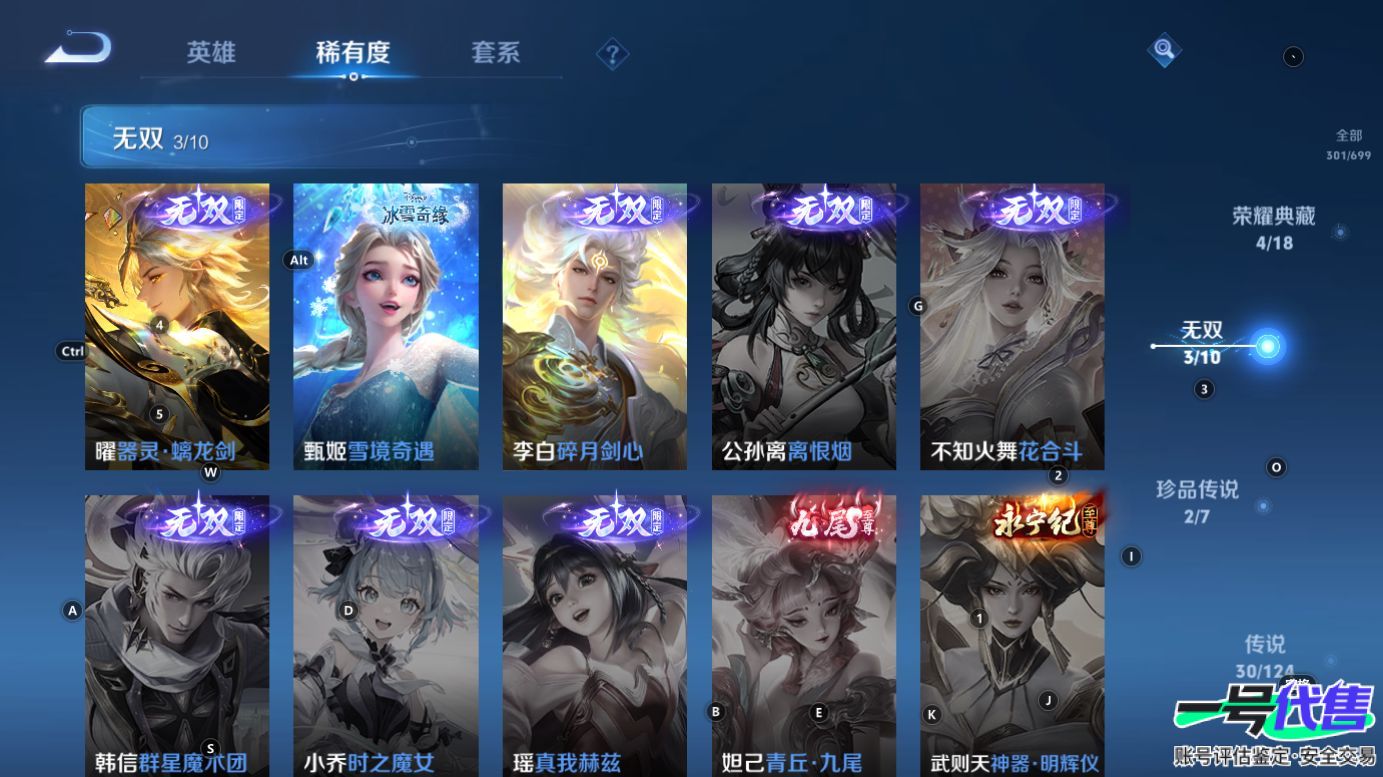Jump to the 传说 rarity category
The width and height of the screenshot is (1383, 777).
coord(1264,655)
